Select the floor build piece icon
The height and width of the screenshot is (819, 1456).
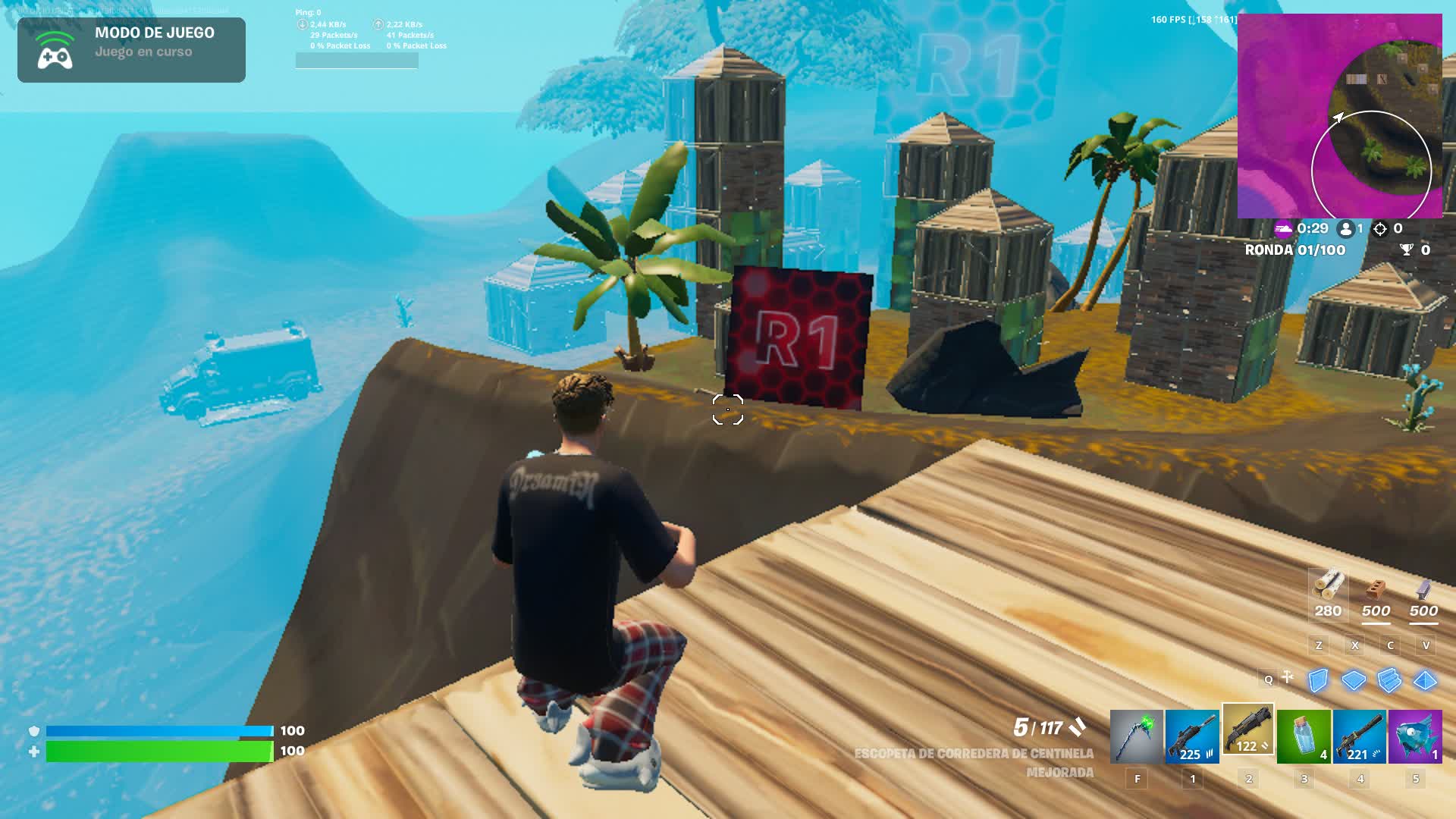click(1354, 682)
